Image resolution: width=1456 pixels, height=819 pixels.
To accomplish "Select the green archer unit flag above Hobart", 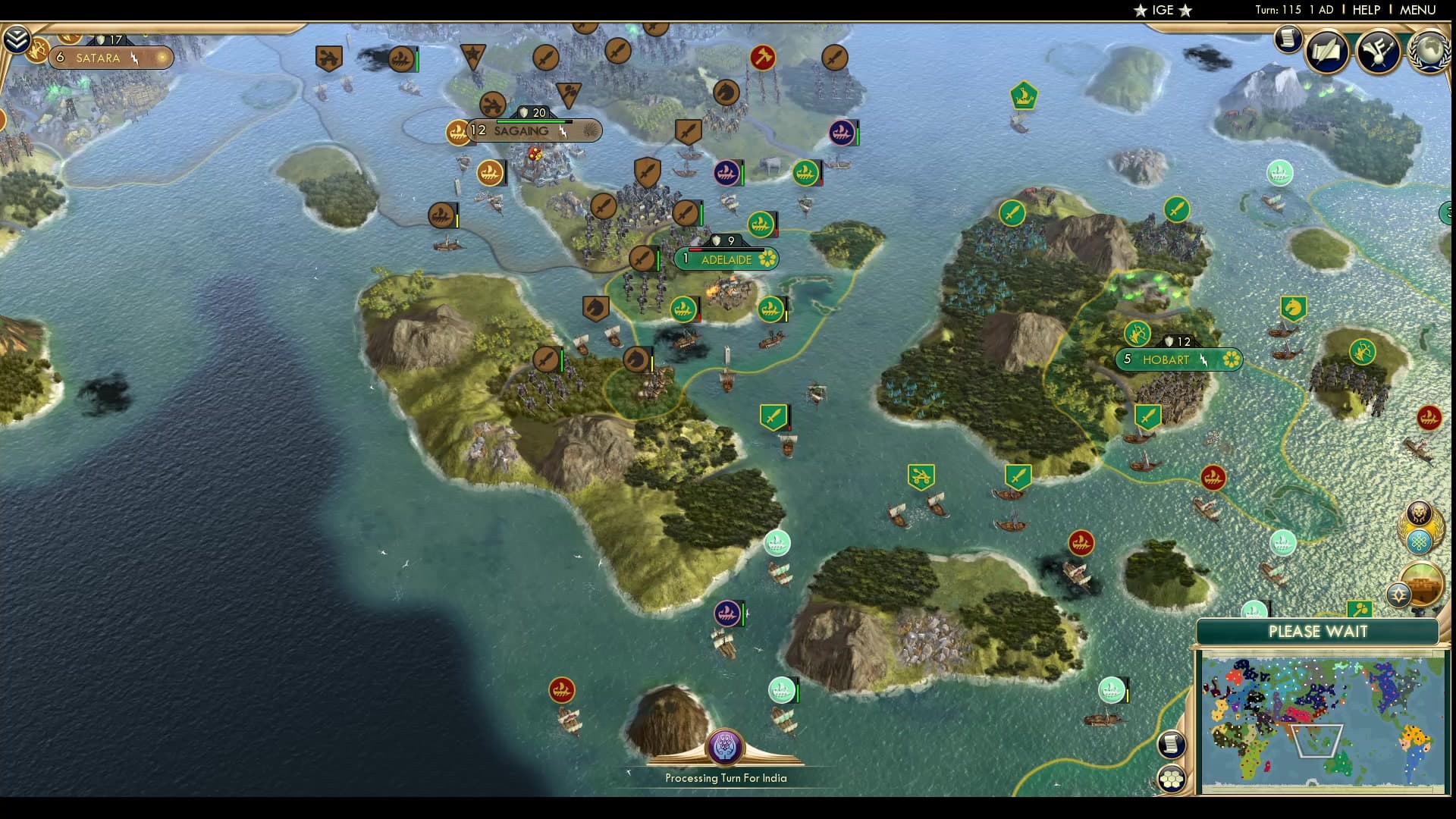I will coord(1137,334).
